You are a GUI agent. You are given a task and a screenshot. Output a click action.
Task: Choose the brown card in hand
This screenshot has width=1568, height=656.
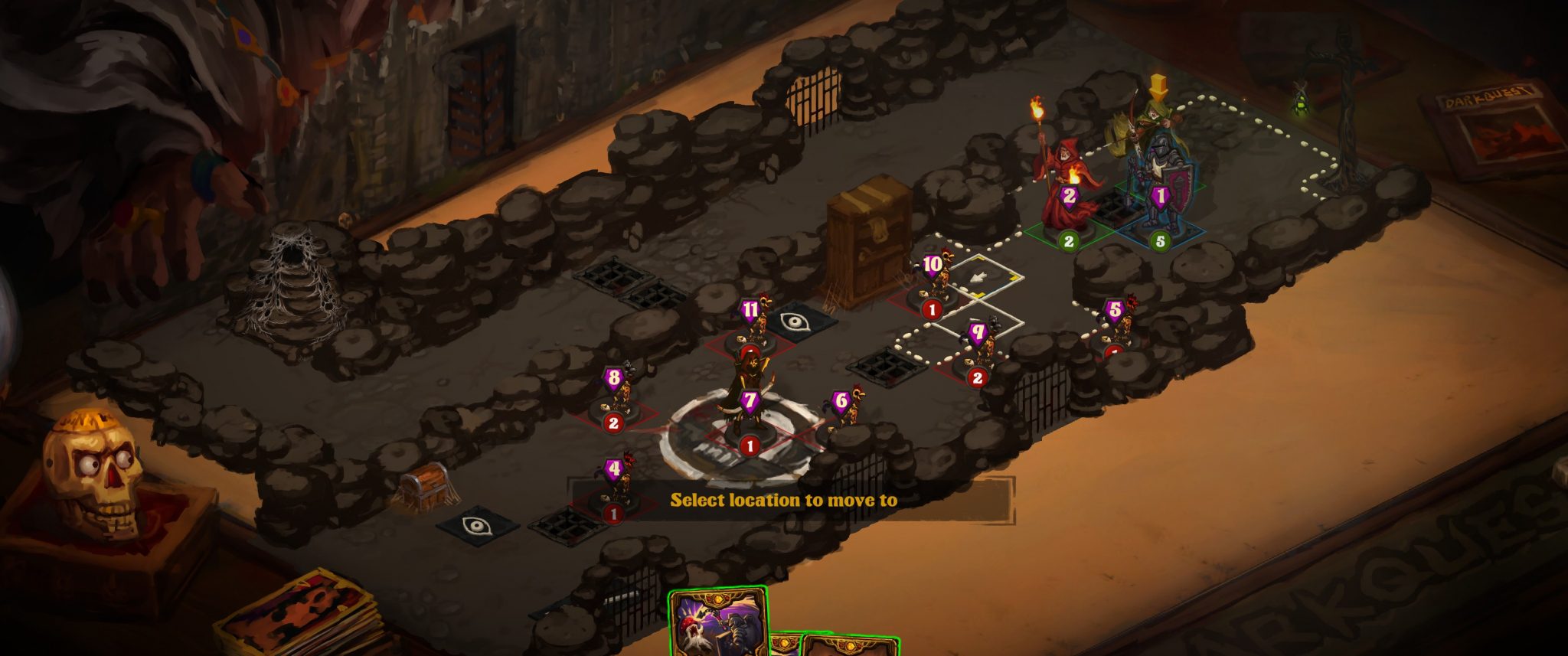(x=848, y=647)
